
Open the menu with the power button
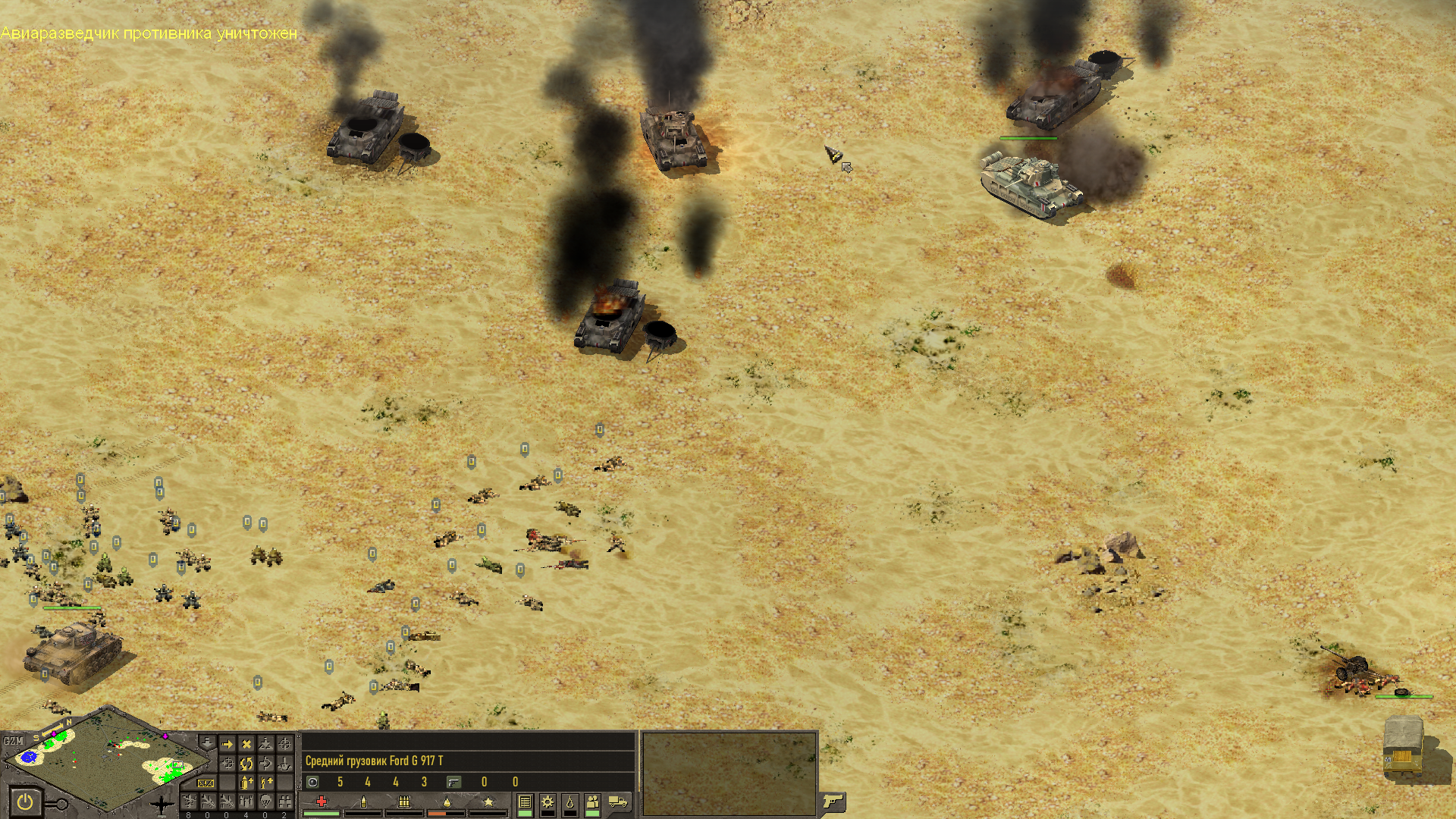point(26,802)
